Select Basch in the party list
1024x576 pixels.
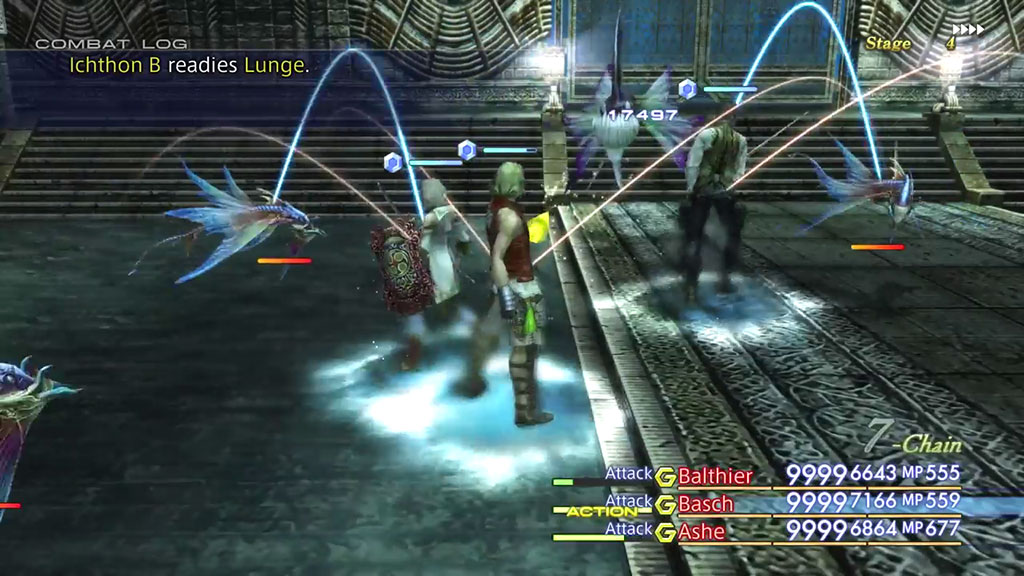(706, 504)
